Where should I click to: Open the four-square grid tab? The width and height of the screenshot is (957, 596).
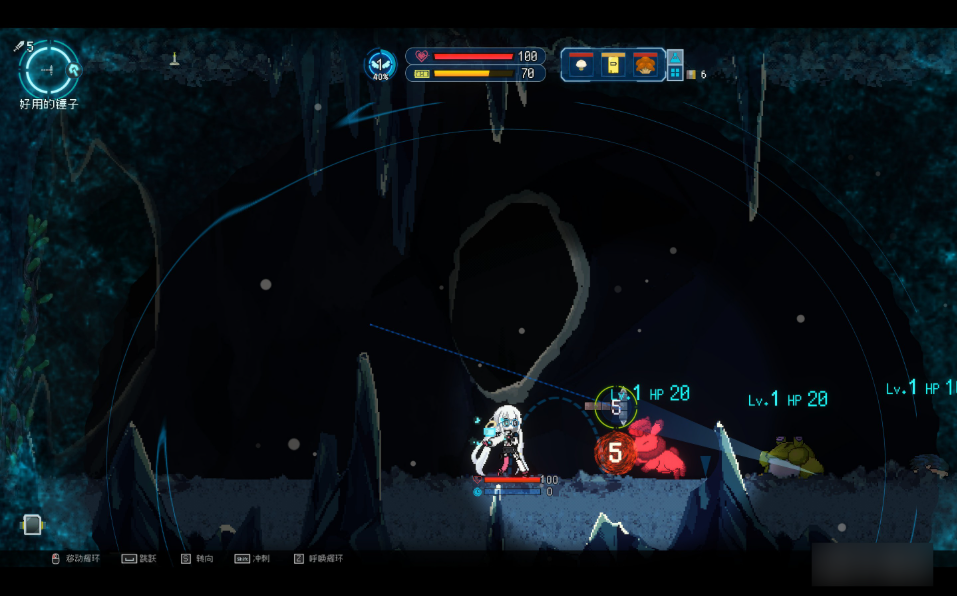675,73
